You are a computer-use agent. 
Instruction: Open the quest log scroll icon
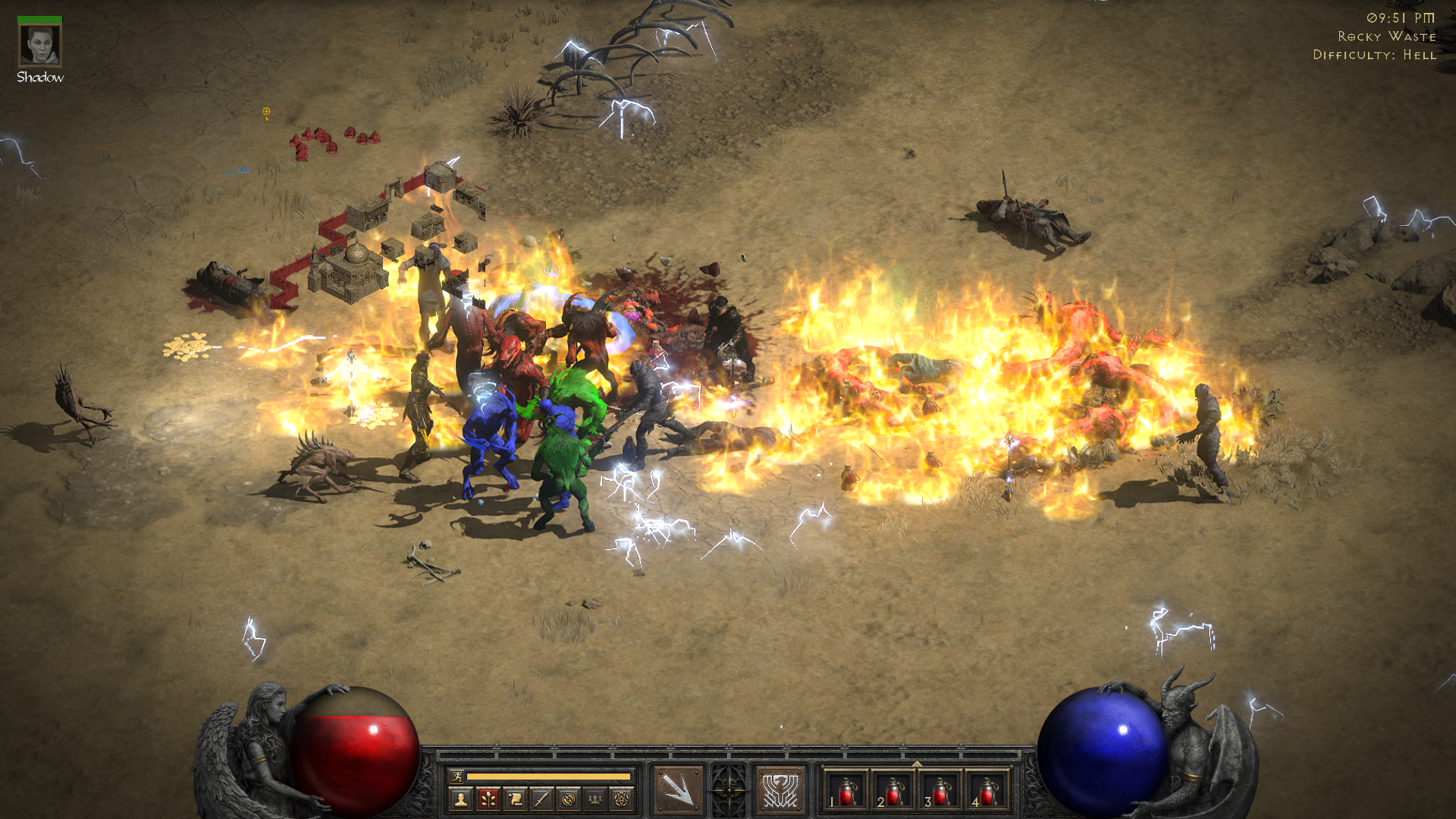click(515, 799)
